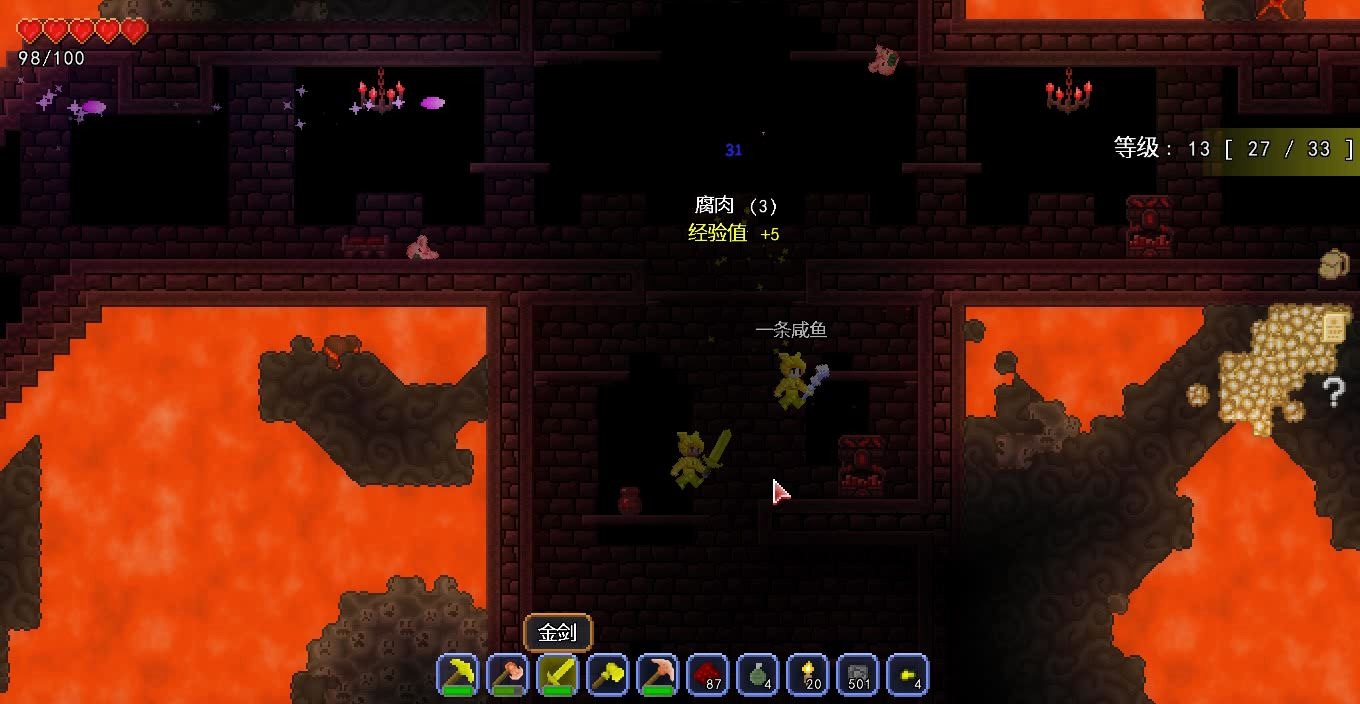This screenshot has width=1360, height=704.
Task: Select the copper axe hotbar slot
Action: [508, 675]
